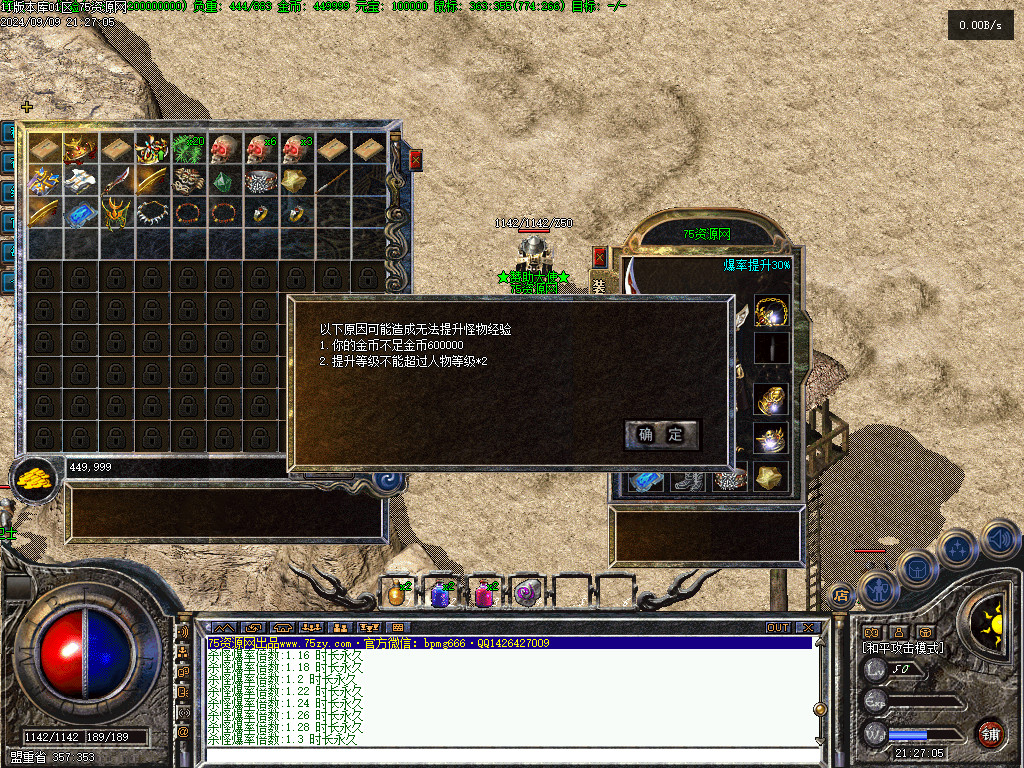Choose the blue crystal plate item

click(81, 212)
